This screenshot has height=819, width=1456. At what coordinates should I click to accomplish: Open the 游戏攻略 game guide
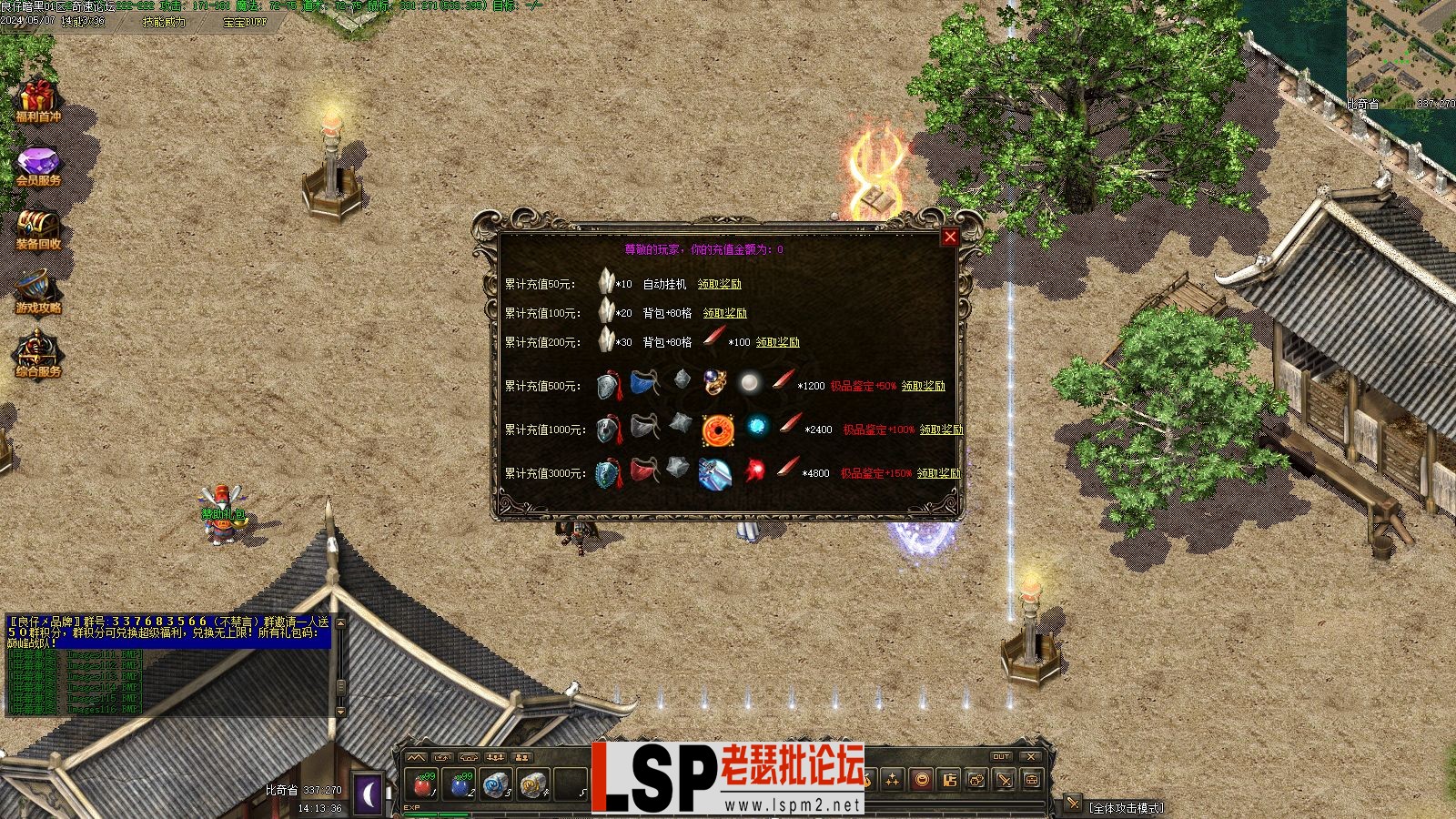(37, 293)
